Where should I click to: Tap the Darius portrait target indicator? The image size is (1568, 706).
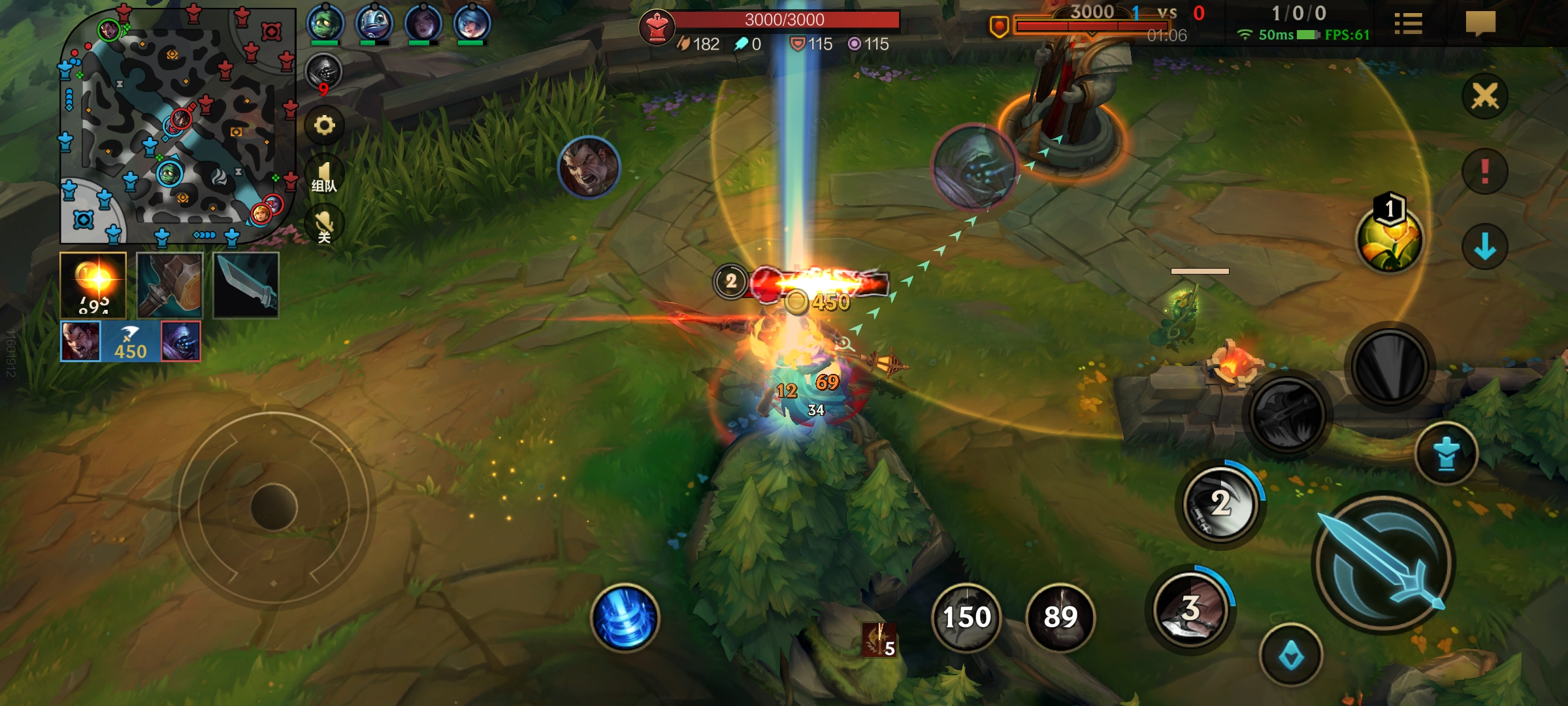[588, 167]
